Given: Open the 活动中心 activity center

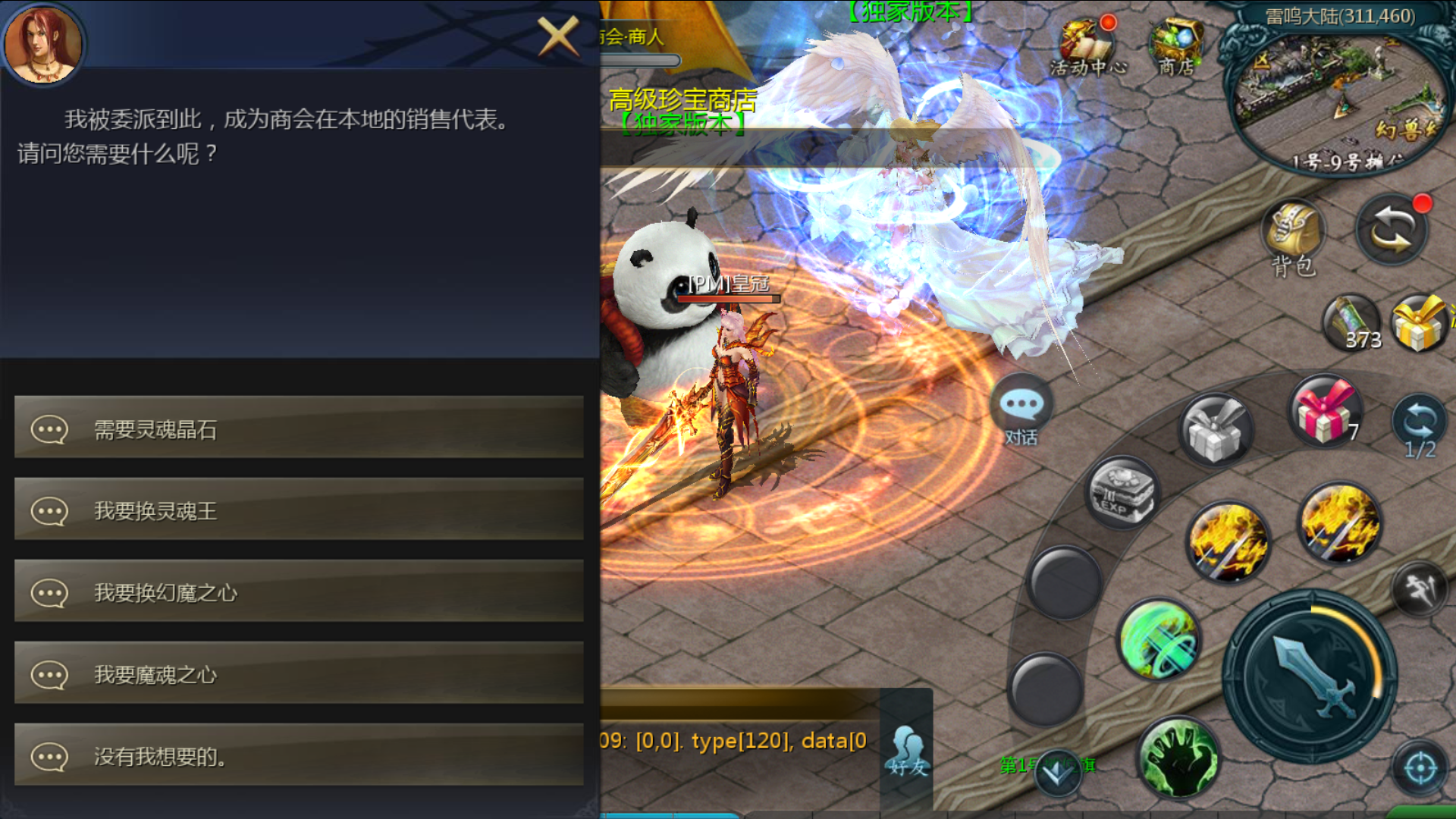Looking at the screenshot, I should pos(1088,47).
